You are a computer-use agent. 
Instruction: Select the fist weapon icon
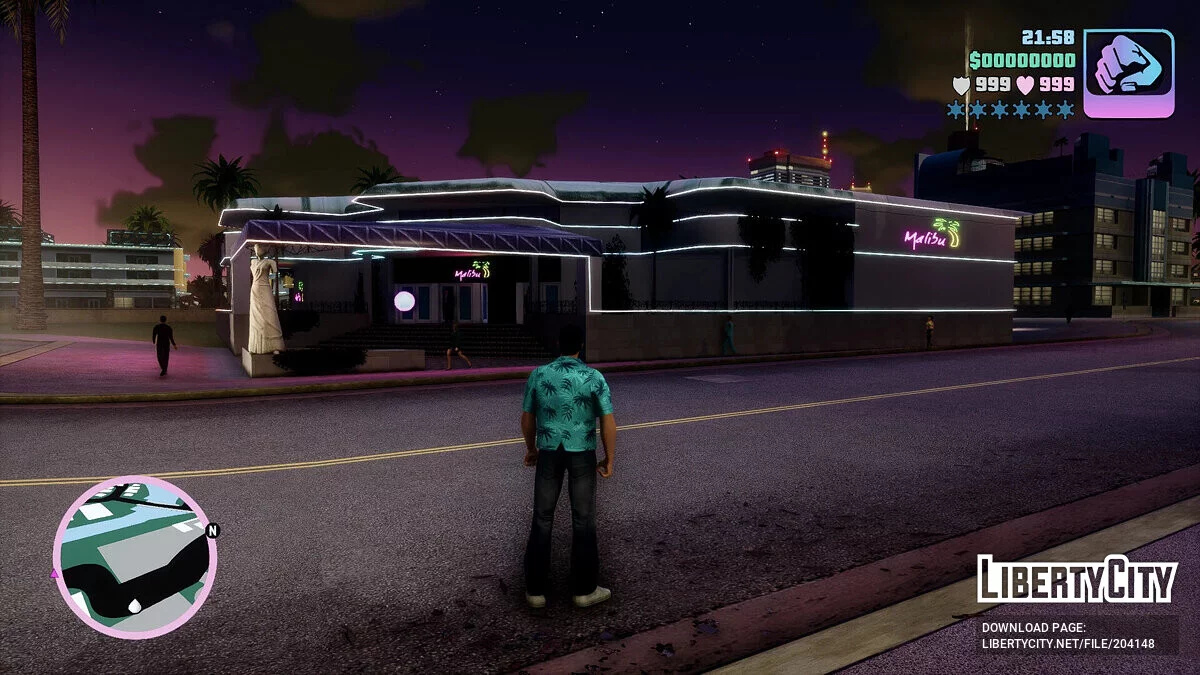click(x=1128, y=73)
